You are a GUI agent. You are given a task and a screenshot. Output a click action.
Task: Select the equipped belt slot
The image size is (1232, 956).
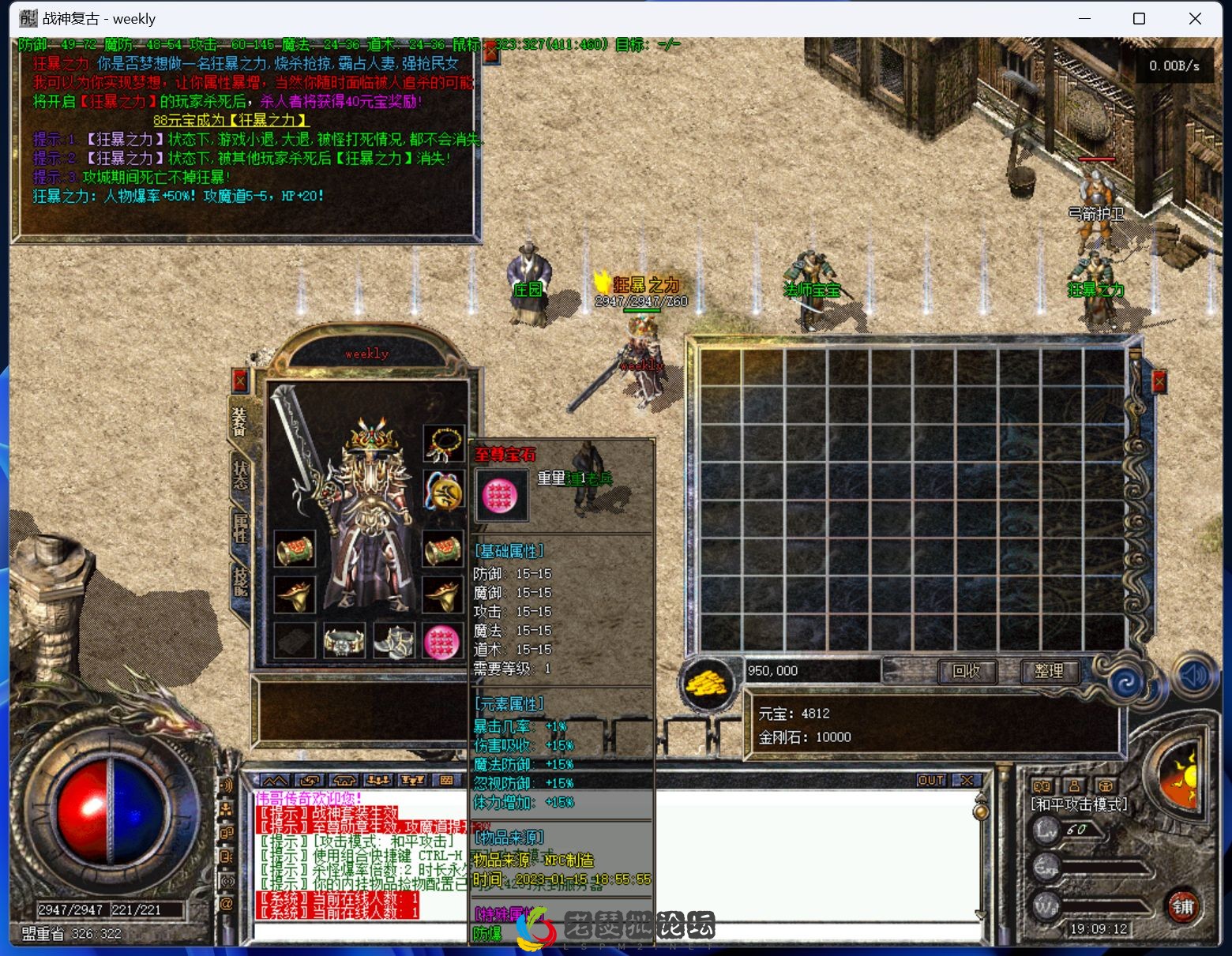[x=344, y=641]
